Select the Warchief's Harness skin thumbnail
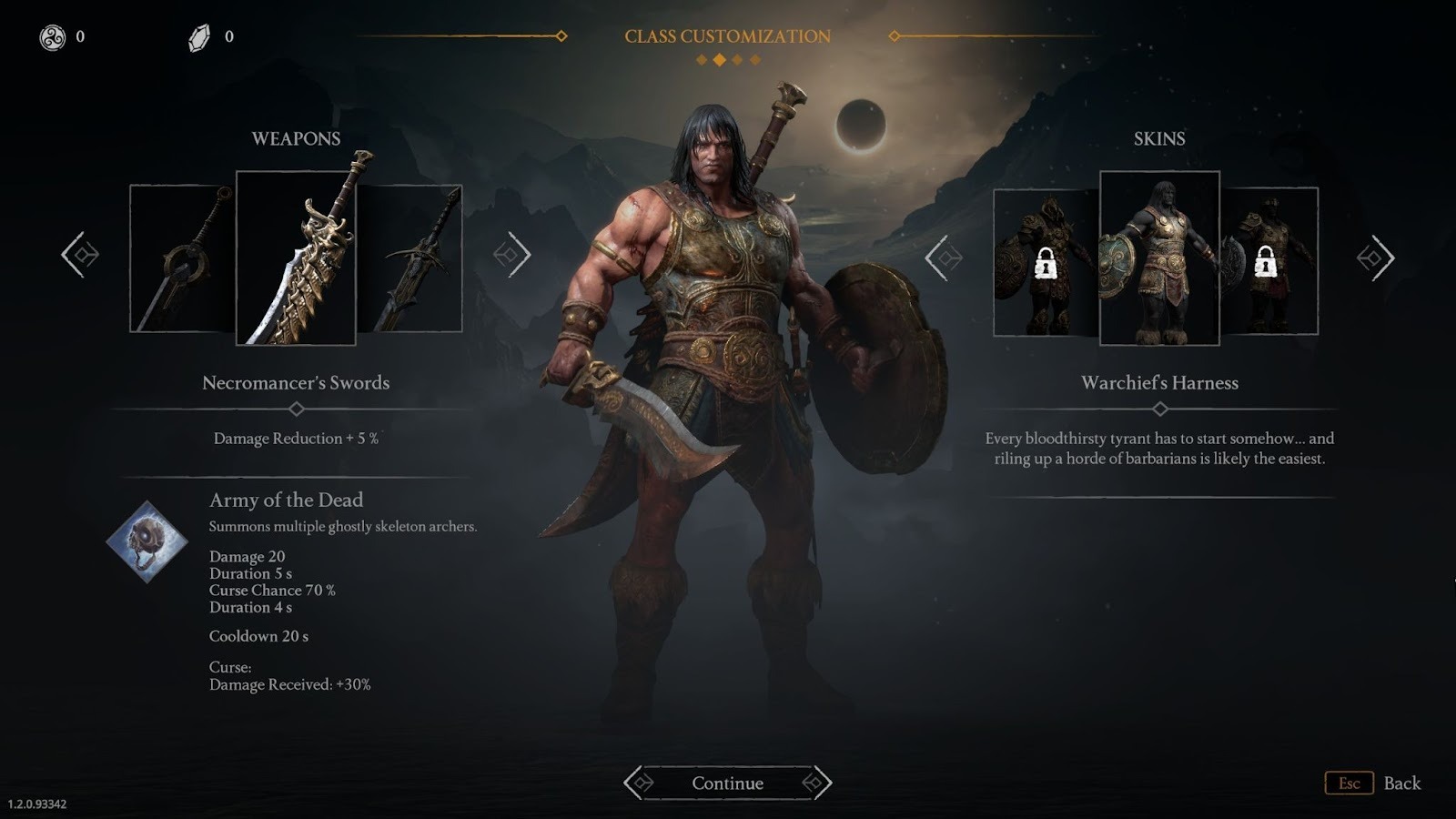Image resolution: width=1456 pixels, height=819 pixels. coord(1159,258)
